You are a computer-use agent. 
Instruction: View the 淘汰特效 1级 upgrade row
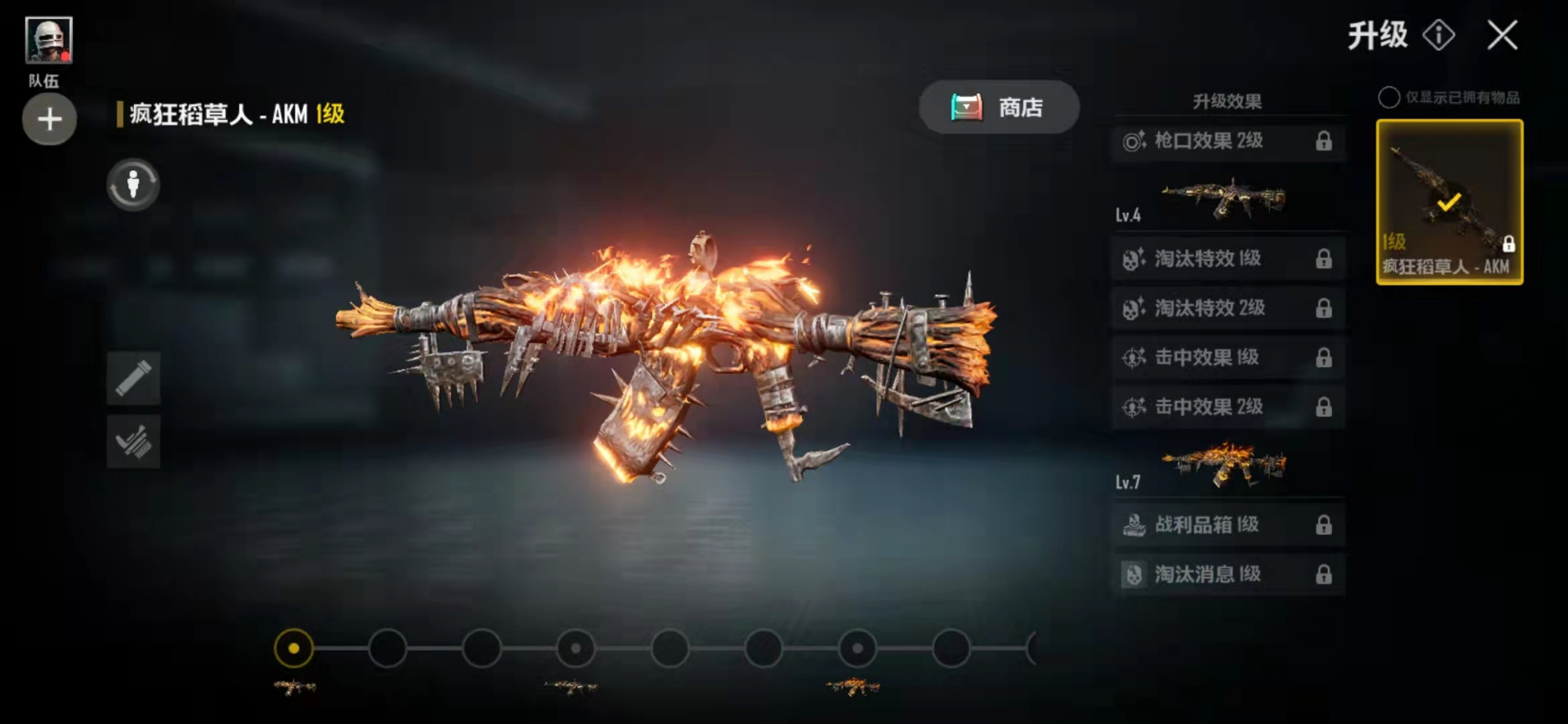1228,259
